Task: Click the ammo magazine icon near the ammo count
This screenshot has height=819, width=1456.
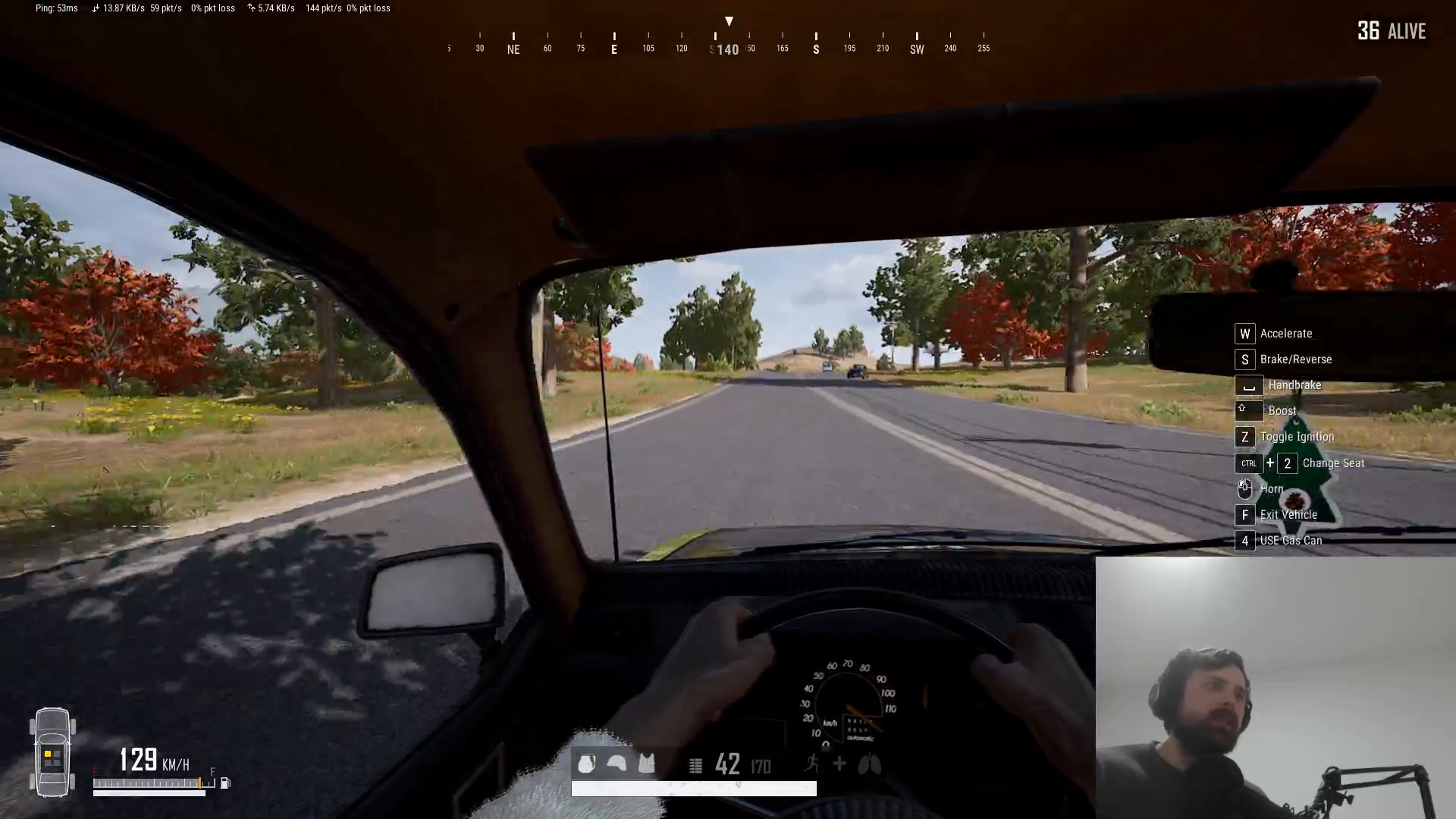Action: (695, 764)
